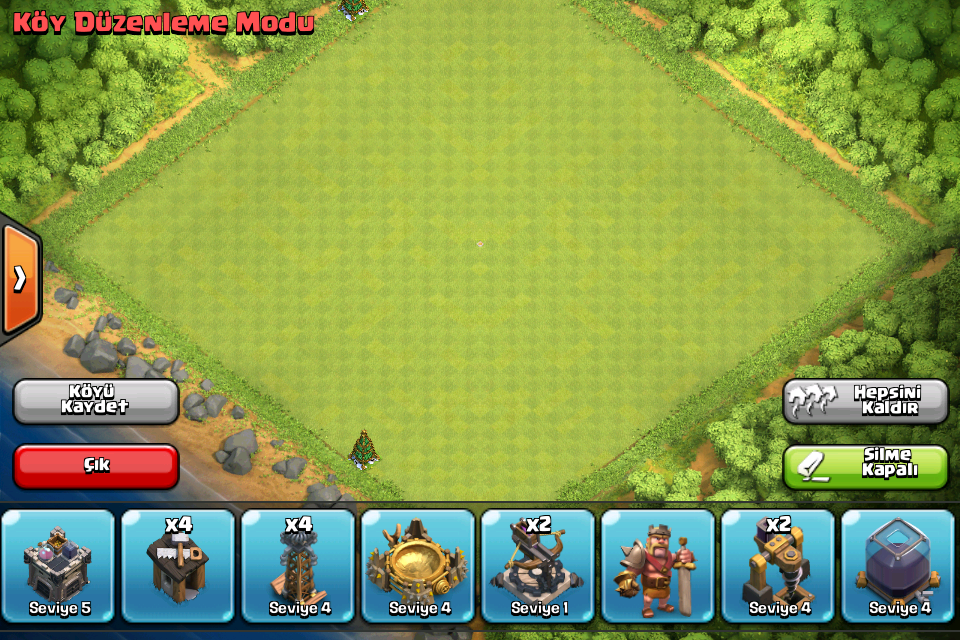Select the golden spell cauldron building slot
The image size is (960, 640).
pos(418,566)
